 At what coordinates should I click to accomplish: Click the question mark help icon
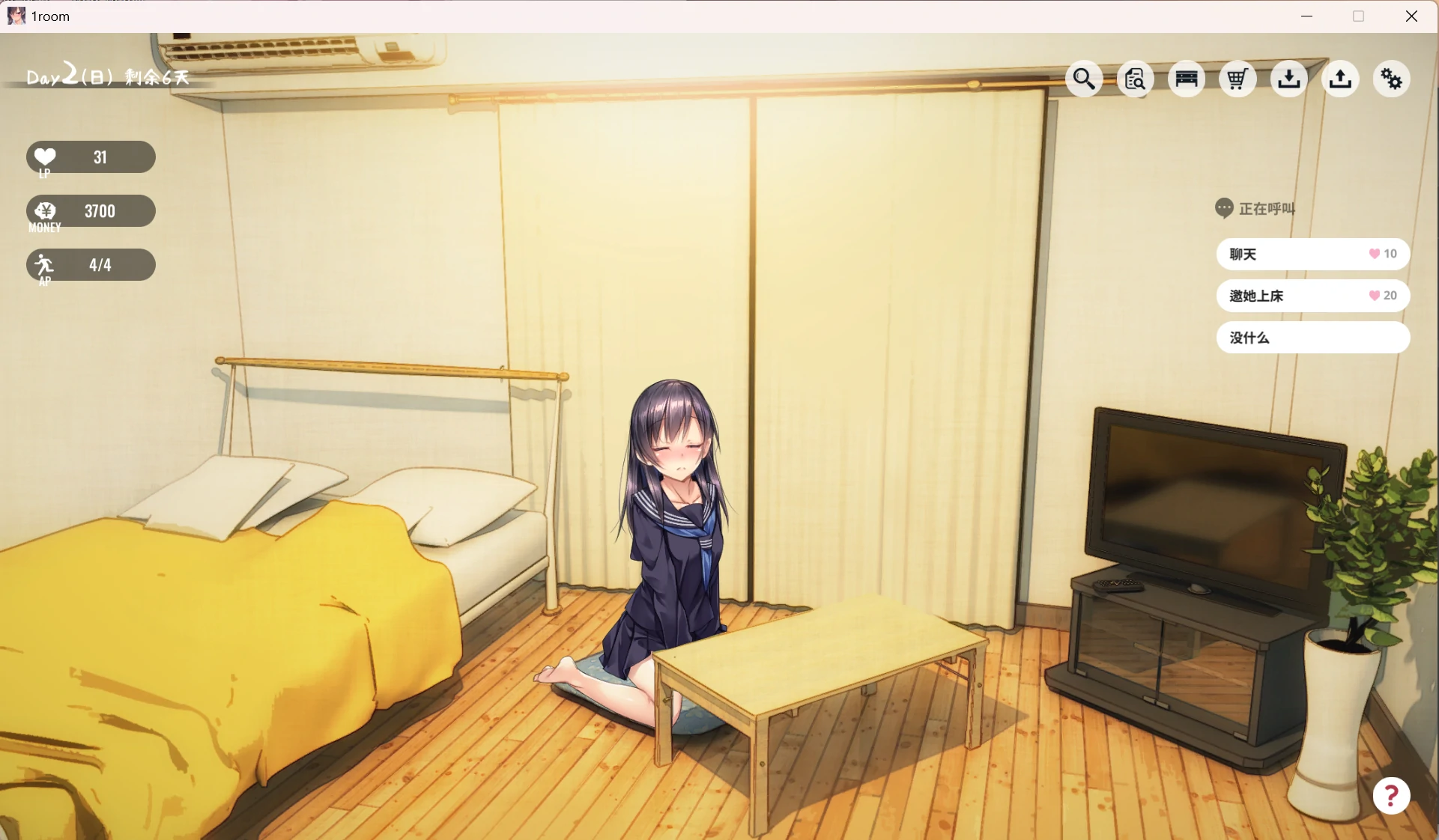[x=1390, y=796]
